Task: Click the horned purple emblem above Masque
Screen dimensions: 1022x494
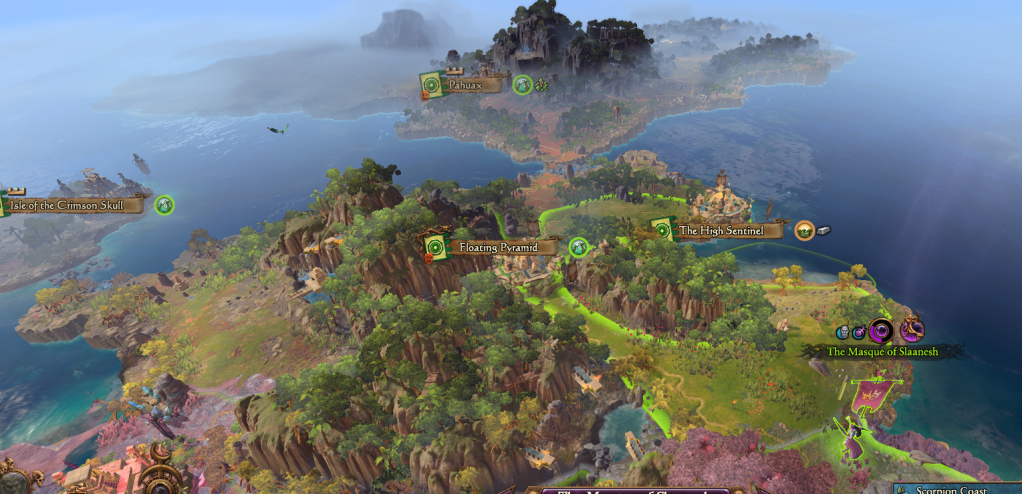Action: tap(911, 330)
